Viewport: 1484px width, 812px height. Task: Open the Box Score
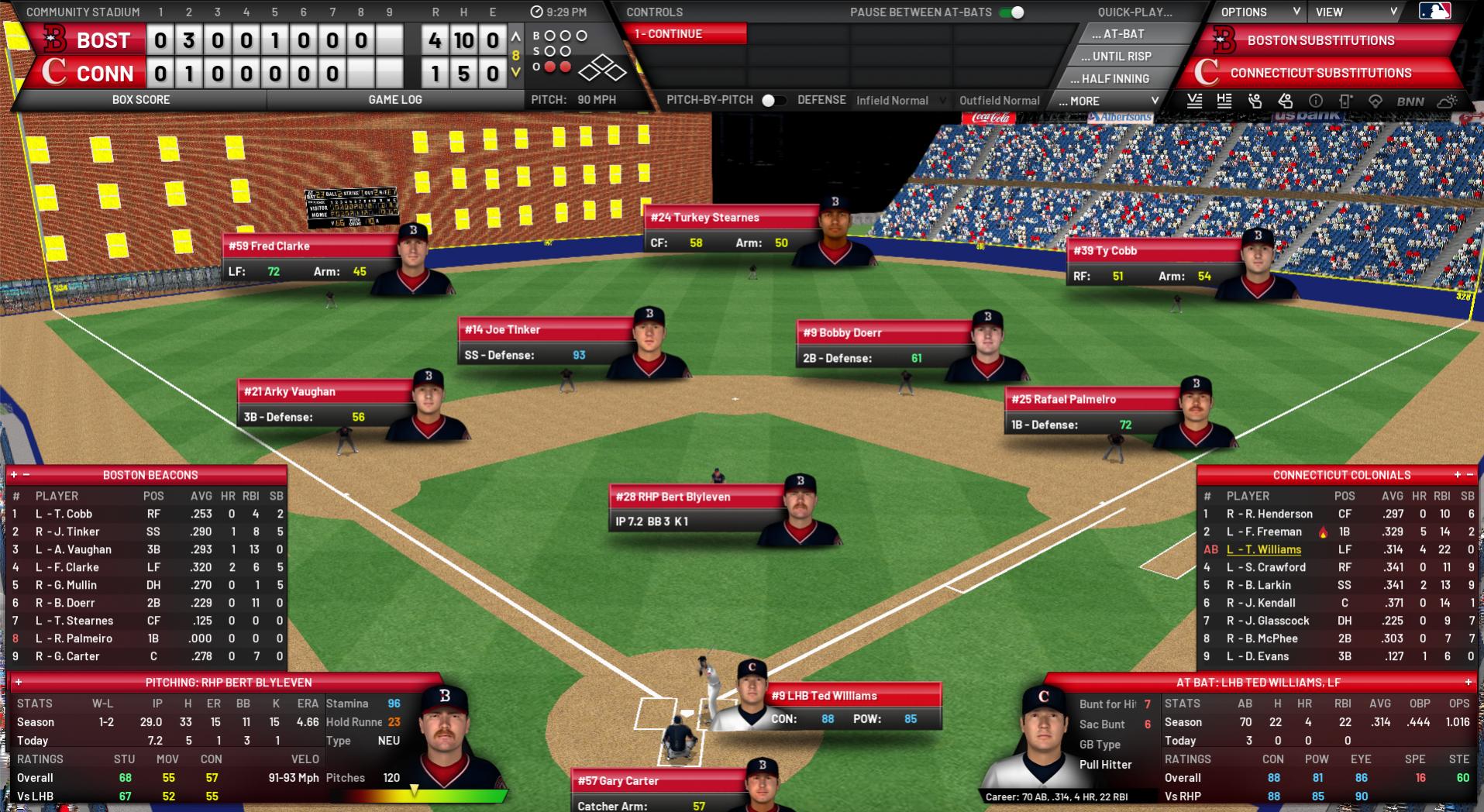point(141,100)
